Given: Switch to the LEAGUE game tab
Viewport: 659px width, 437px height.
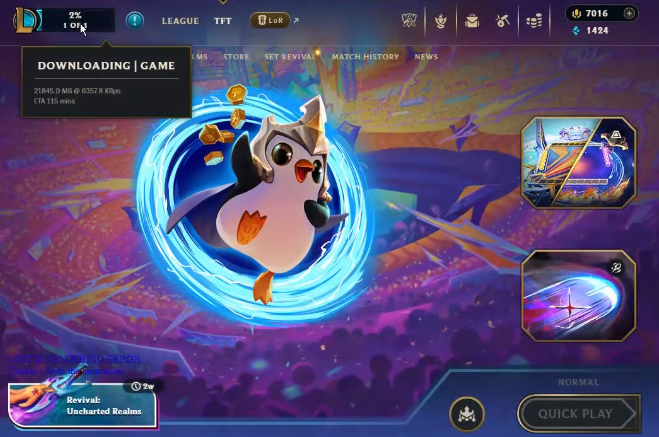Looking at the screenshot, I should (180, 20).
